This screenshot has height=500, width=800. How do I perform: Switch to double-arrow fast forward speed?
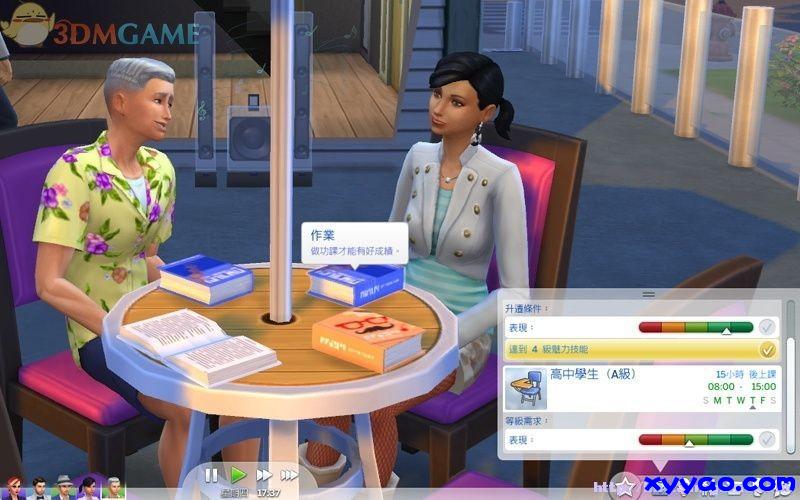[x=264, y=475]
